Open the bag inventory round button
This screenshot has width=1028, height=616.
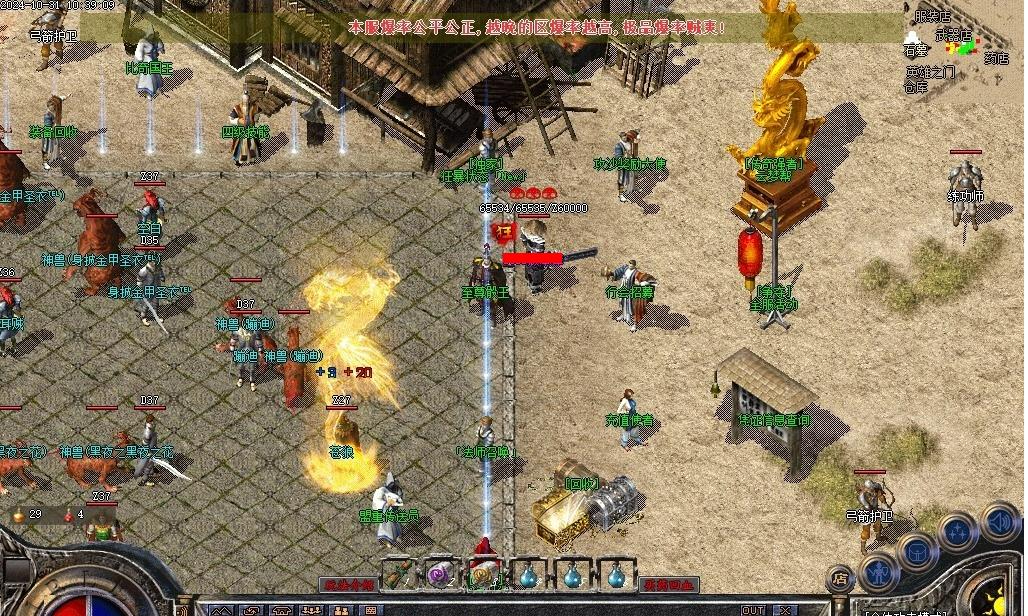click(916, 551)
